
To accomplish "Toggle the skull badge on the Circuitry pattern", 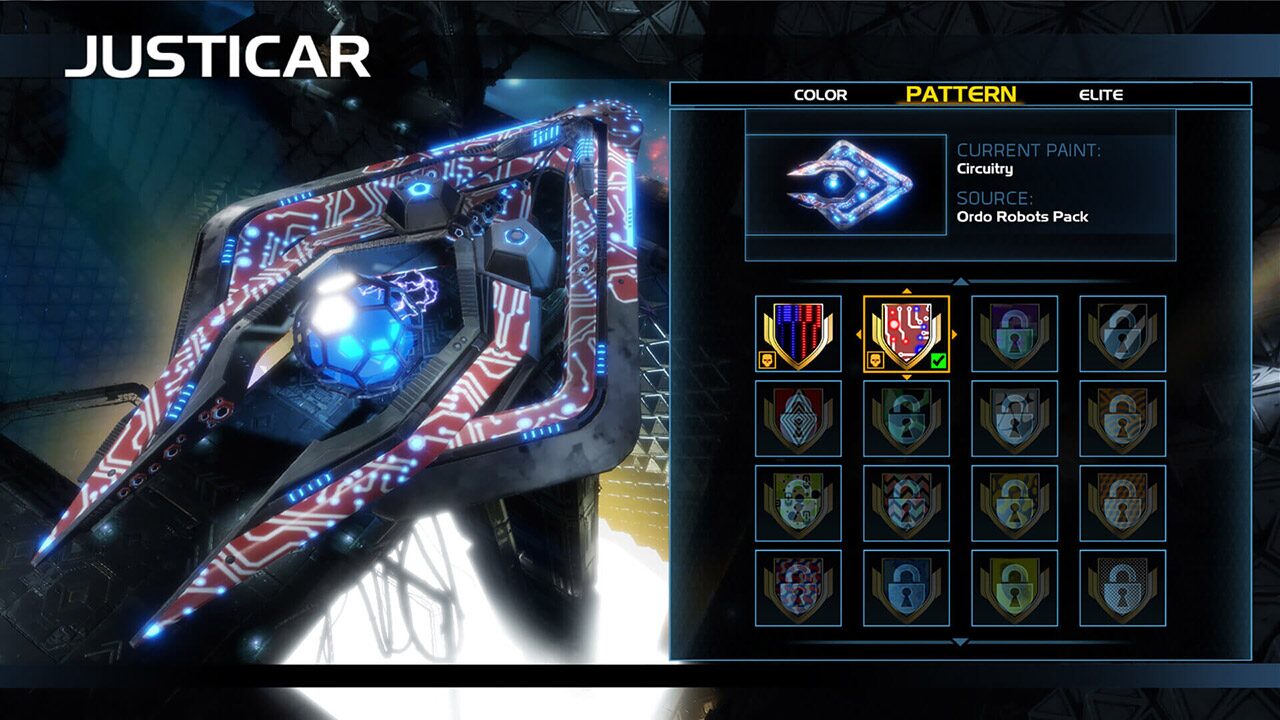I will point(875,360).
